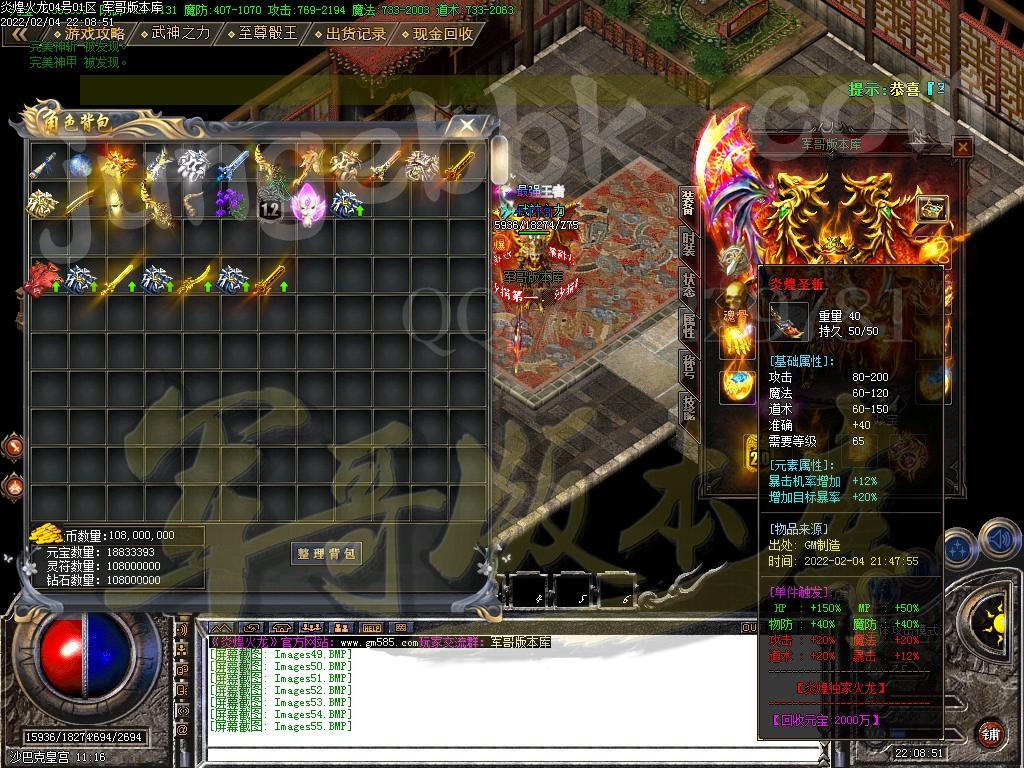Open the 技能 skills tab
The width and height of the screenshot is (1024, 768).
[x=688, y=407]
